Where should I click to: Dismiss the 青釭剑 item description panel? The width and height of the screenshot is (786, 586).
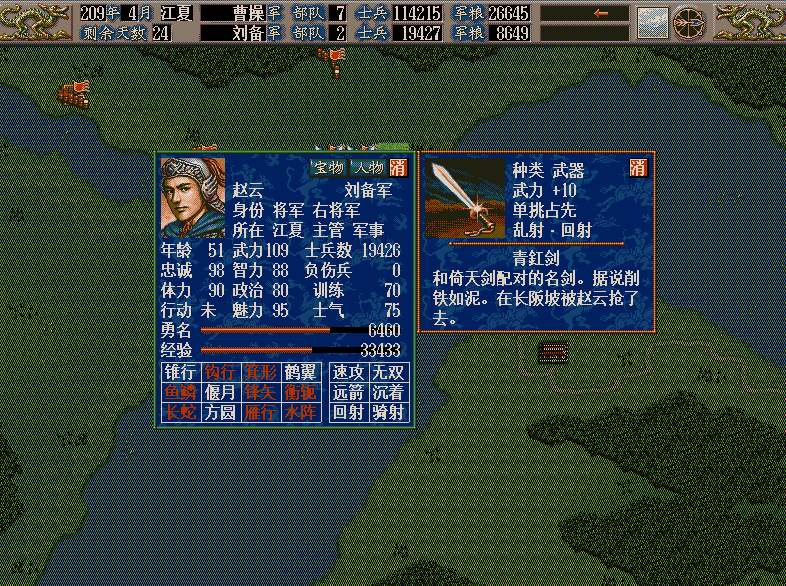coord(638,168)
